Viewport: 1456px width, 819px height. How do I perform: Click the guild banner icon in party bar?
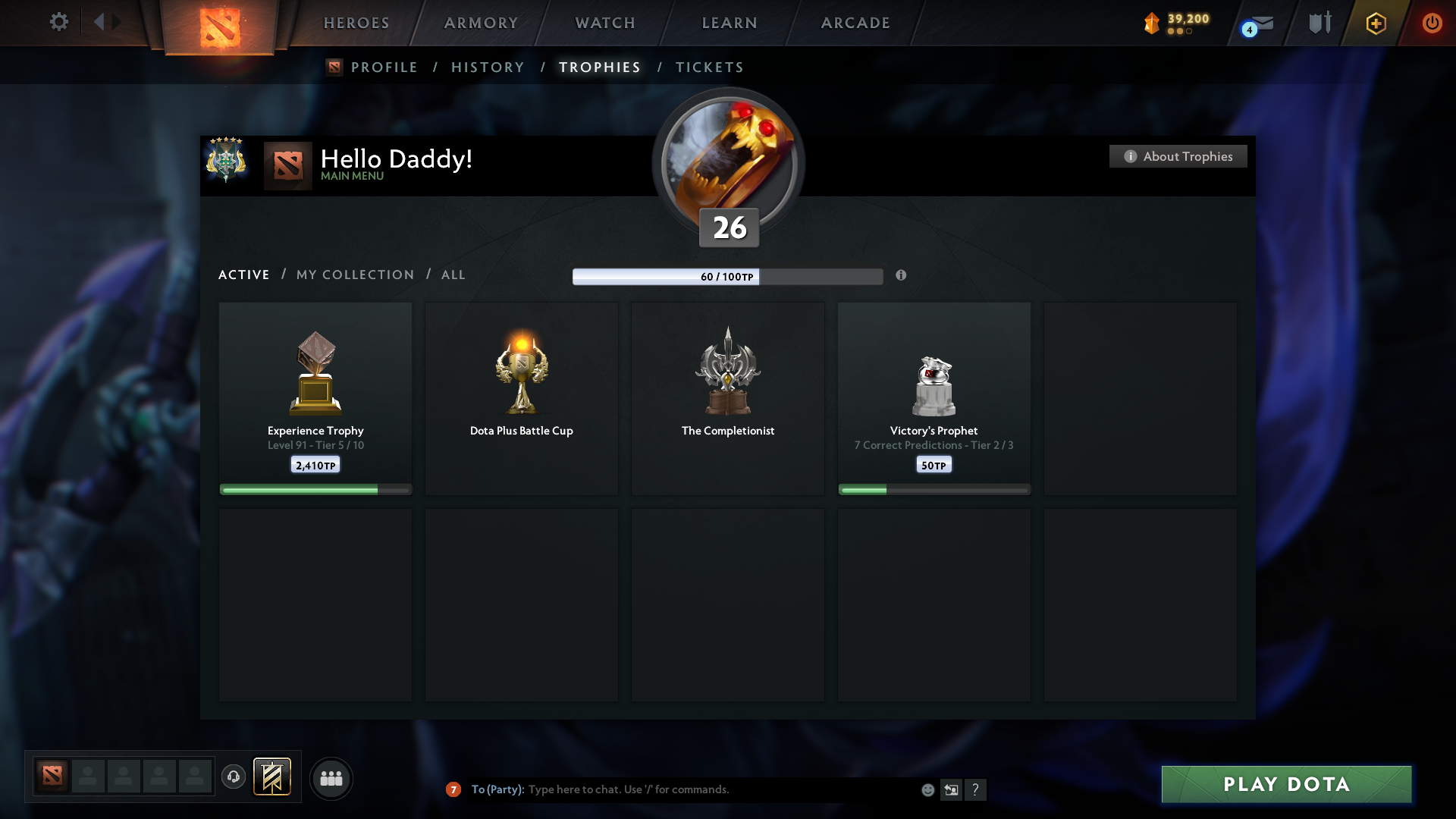[273, 777]
